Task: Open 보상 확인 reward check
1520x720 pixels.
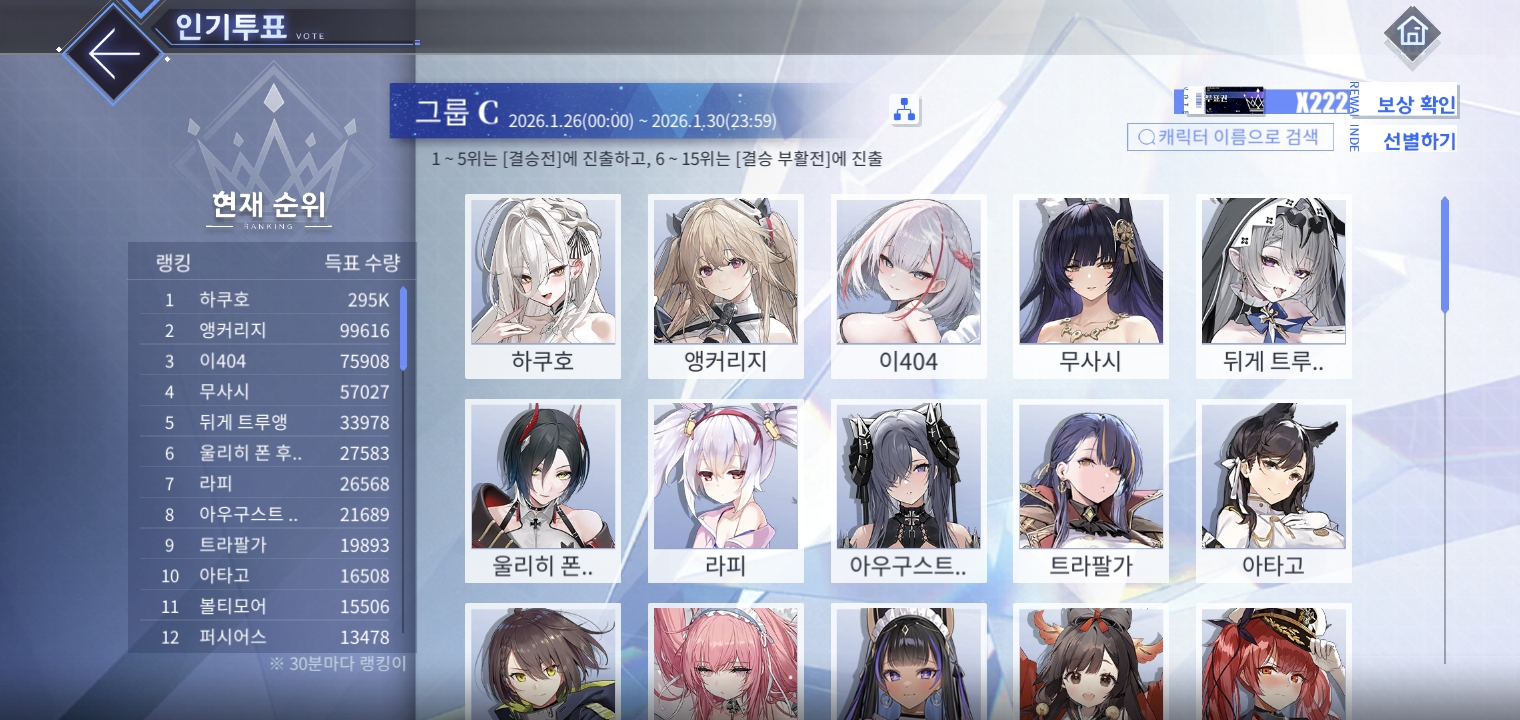Action: pyautogui.click(x=1416, y=104)
